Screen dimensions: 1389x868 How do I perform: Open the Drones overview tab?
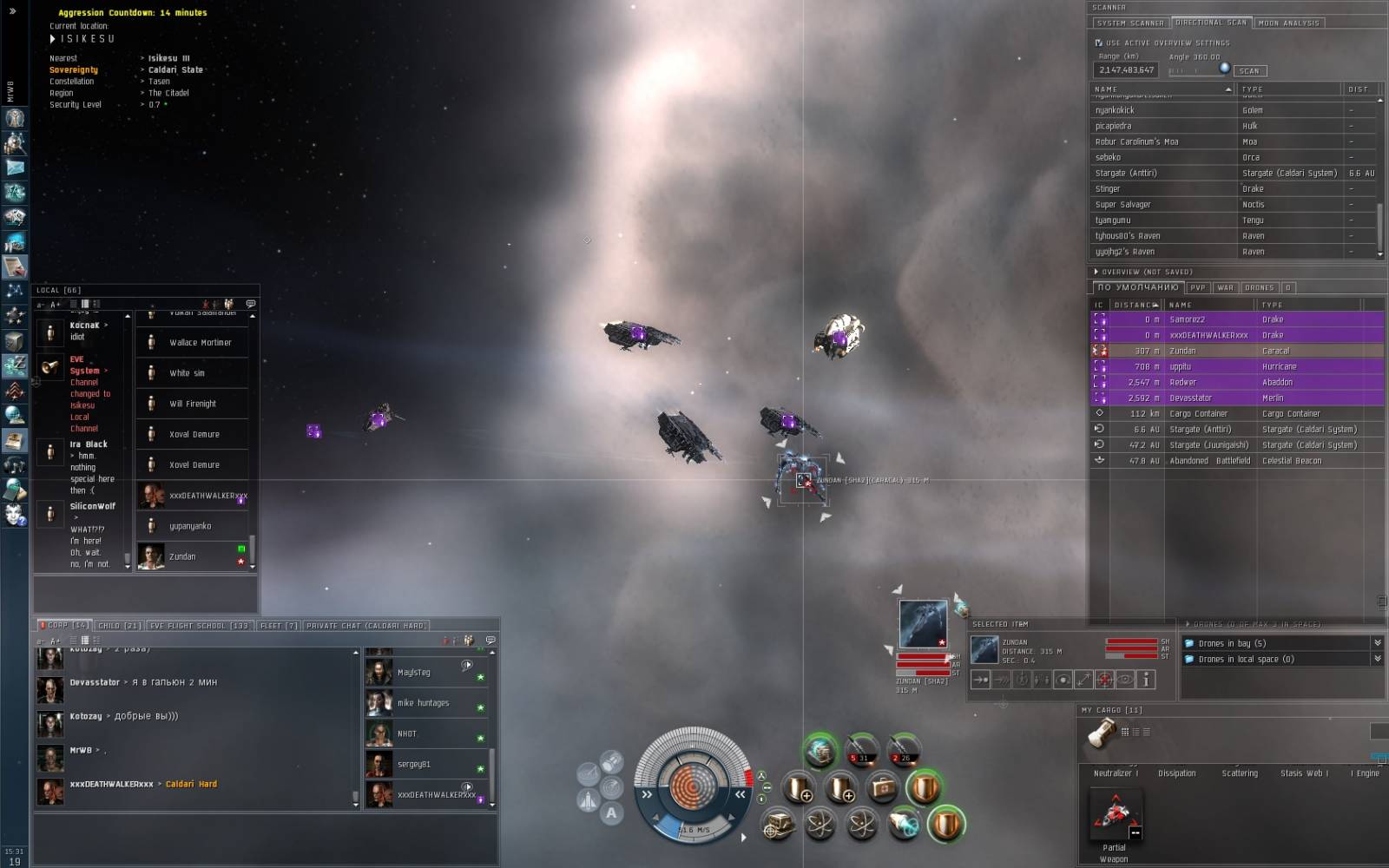[1259, 287]
